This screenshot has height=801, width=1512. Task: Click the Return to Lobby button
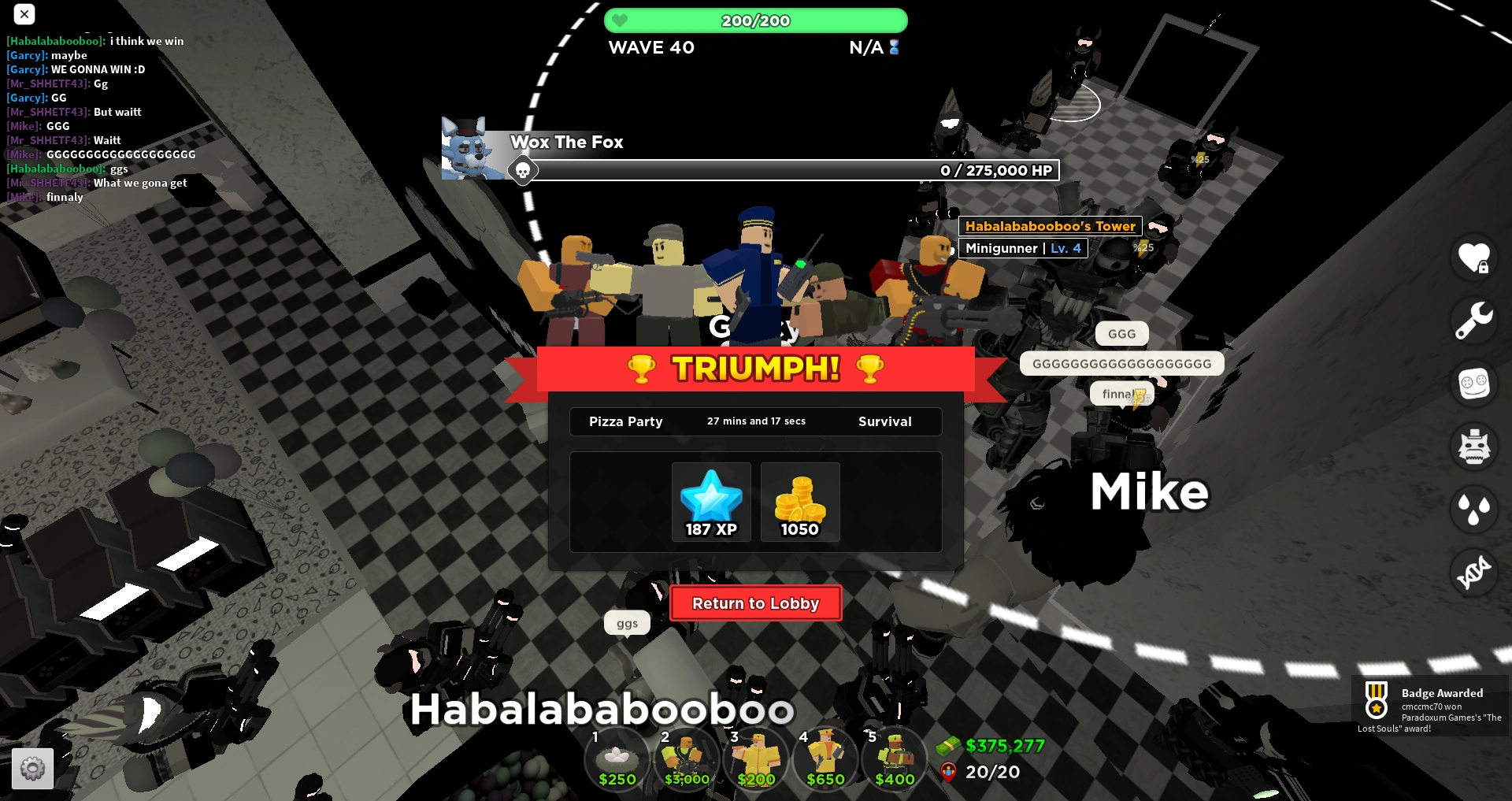(755, 603)
